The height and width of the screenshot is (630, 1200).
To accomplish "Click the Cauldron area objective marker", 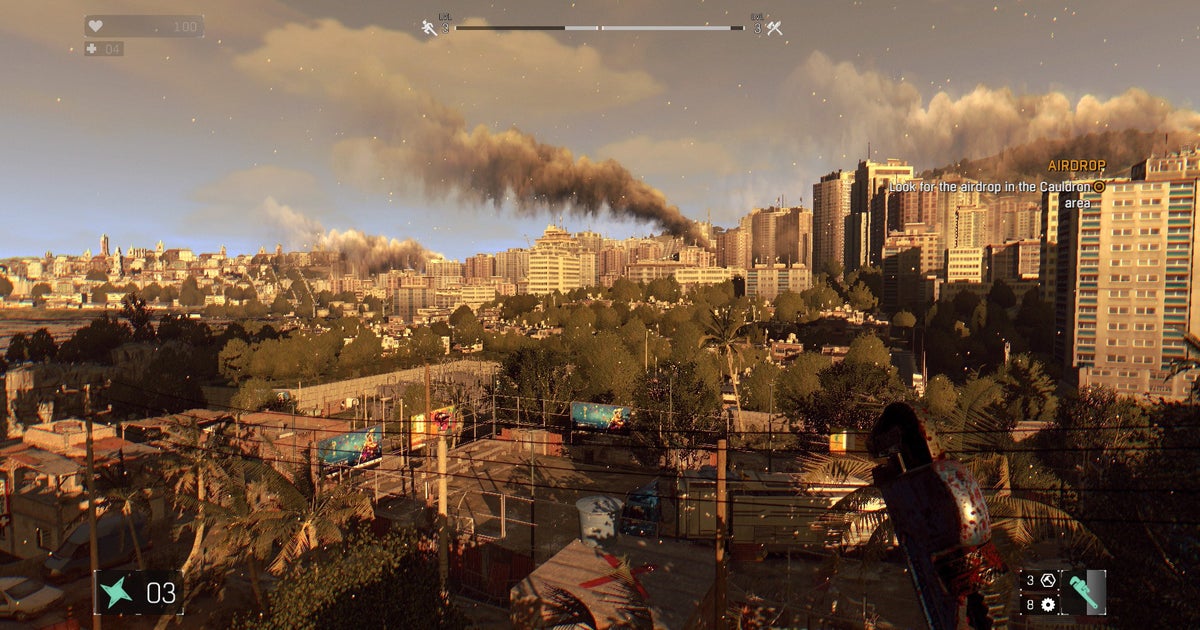I will pyautogui.click(x=1099, y=186).
